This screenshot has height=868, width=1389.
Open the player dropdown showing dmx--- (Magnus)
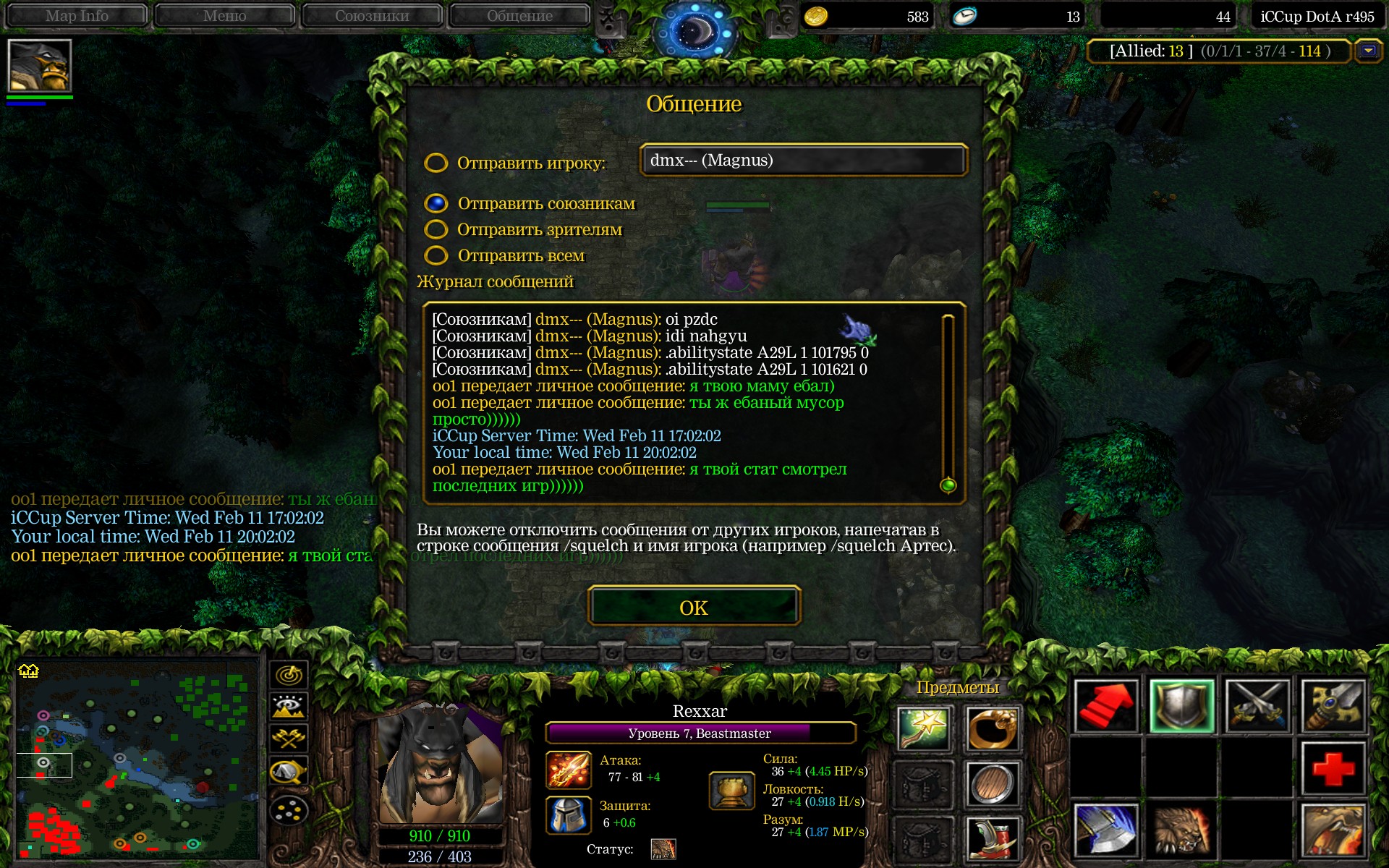803,161
